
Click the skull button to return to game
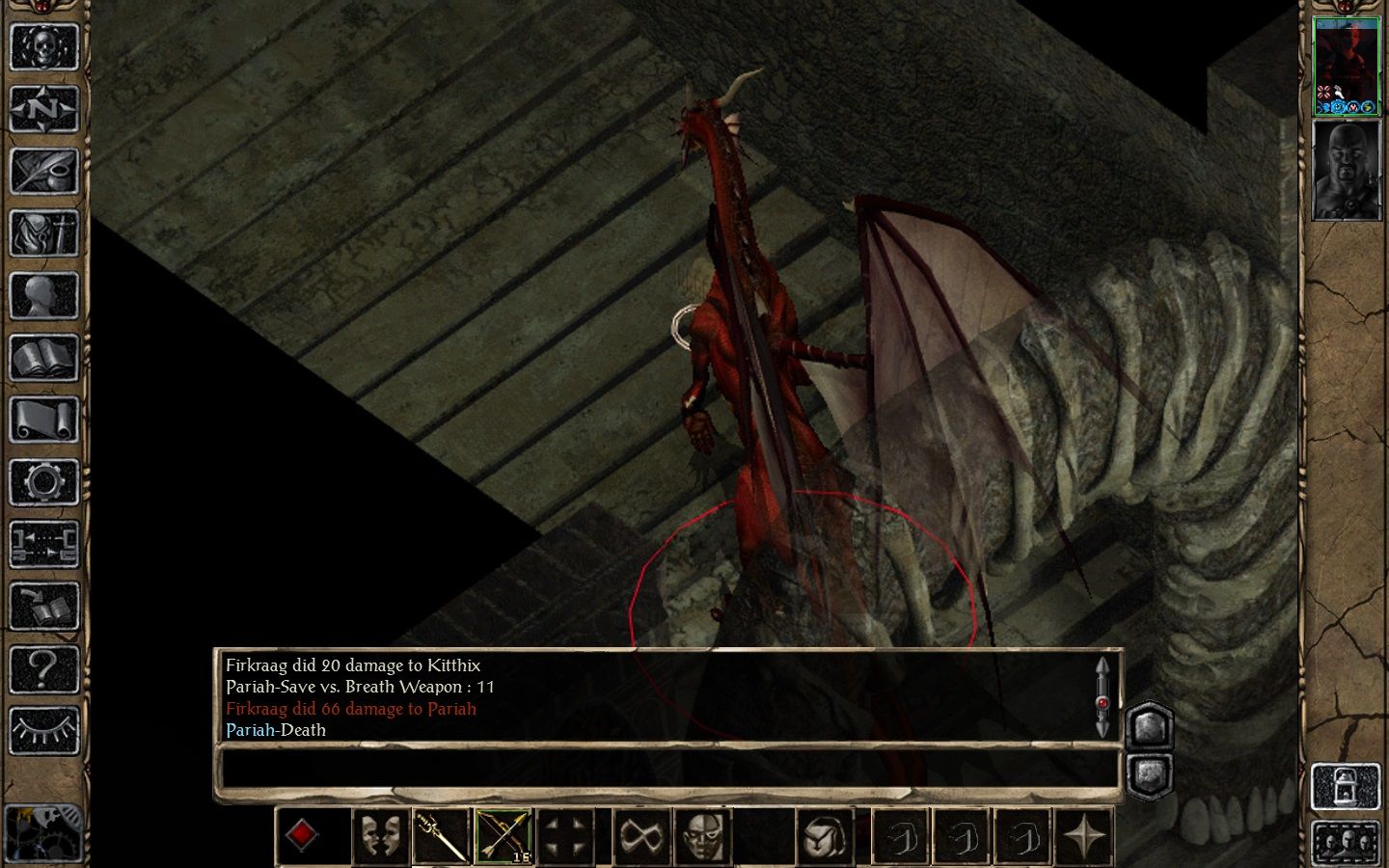click(x=43, y=46)
